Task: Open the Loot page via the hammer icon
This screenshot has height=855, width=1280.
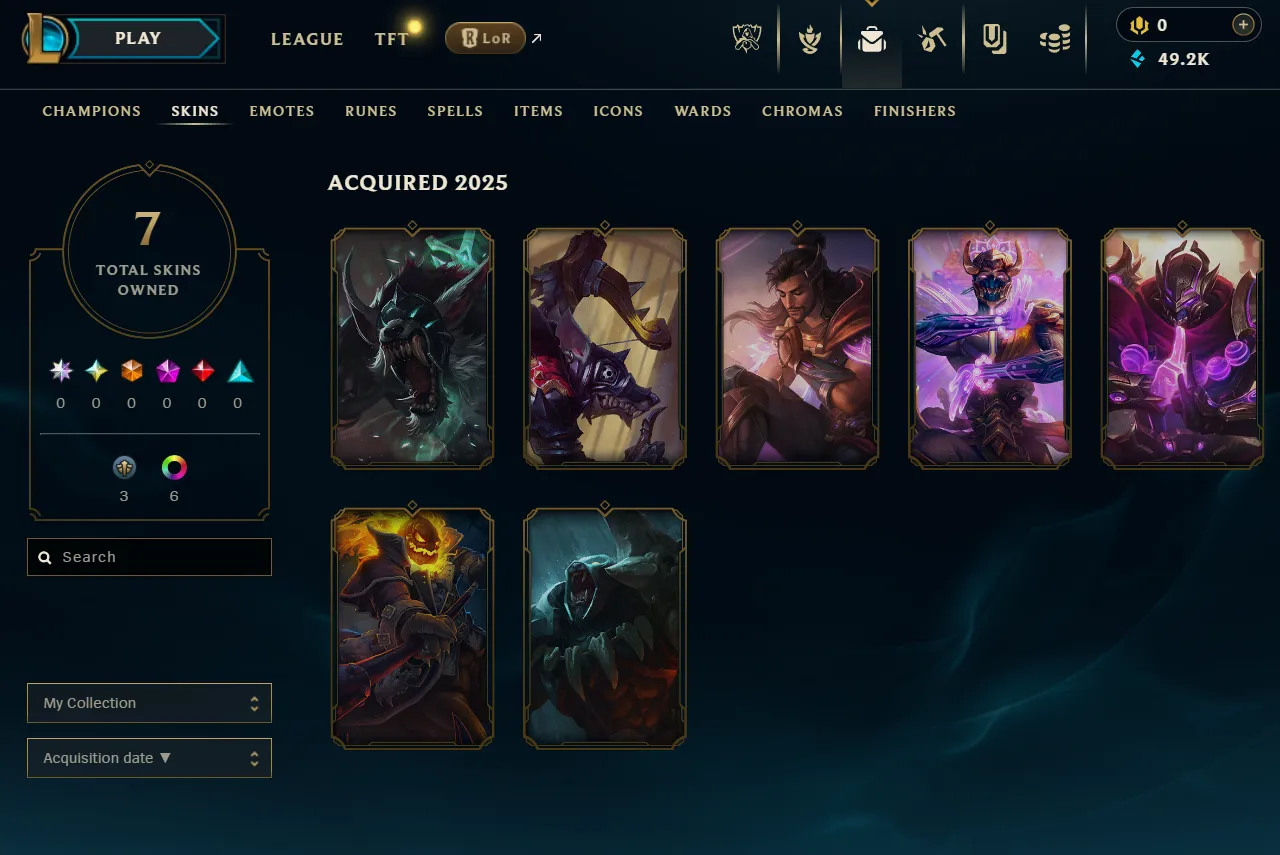Action: 933,38
